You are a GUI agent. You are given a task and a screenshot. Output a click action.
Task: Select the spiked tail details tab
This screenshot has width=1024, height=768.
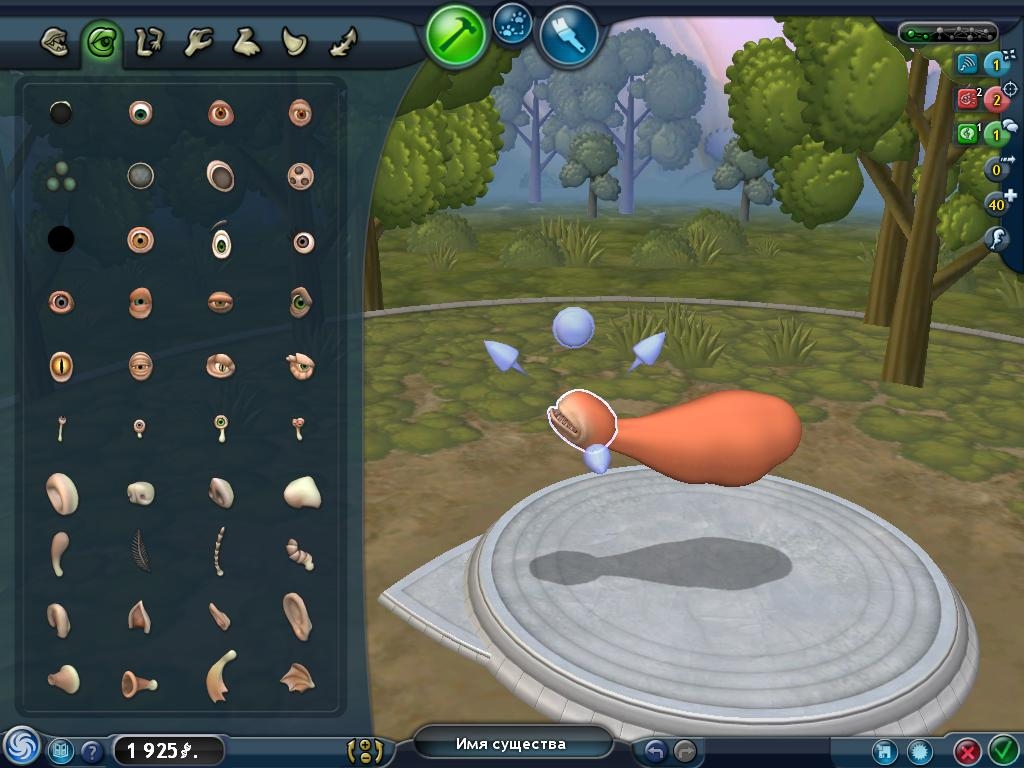coord(342,42)
